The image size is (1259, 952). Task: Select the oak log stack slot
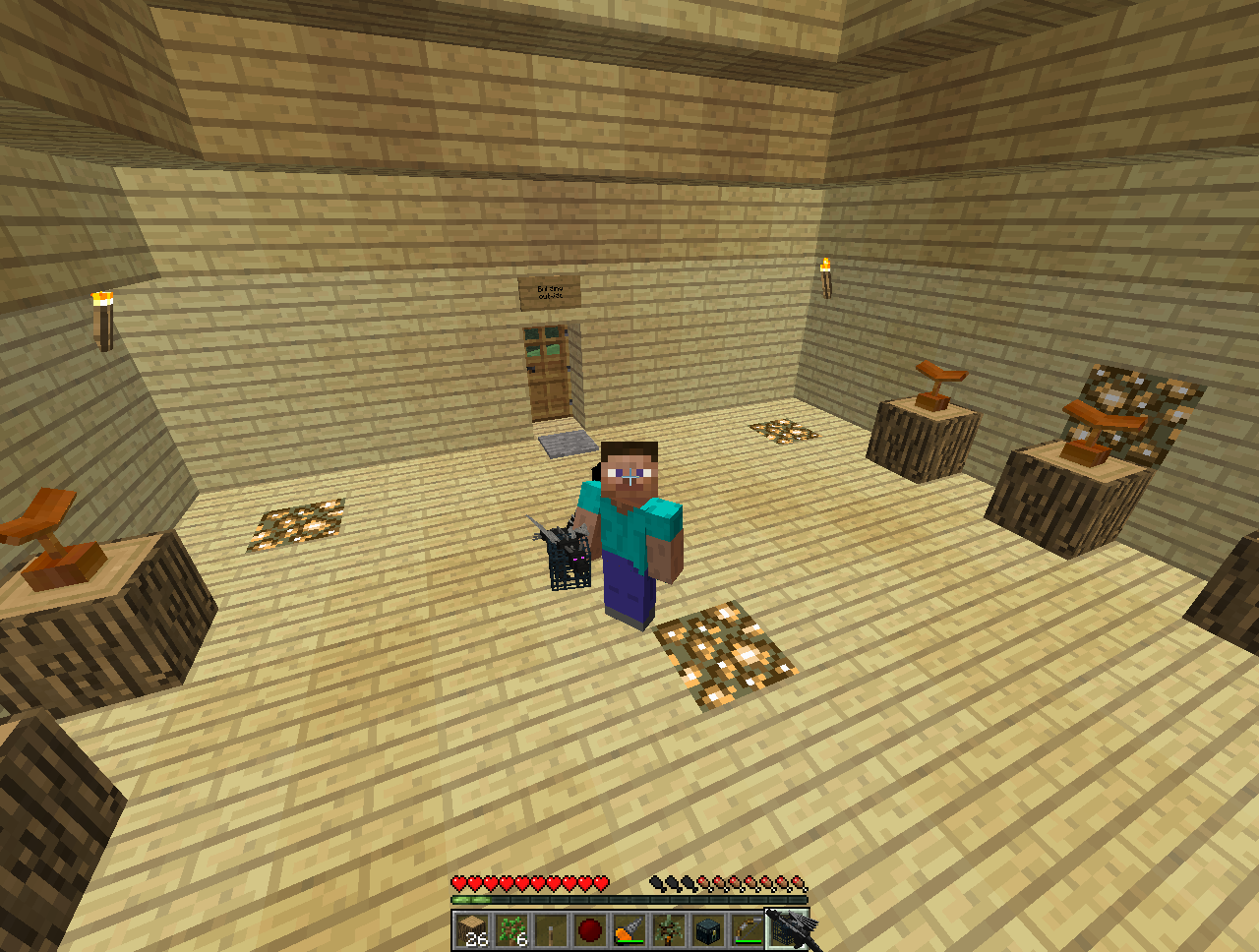(472, 929)
